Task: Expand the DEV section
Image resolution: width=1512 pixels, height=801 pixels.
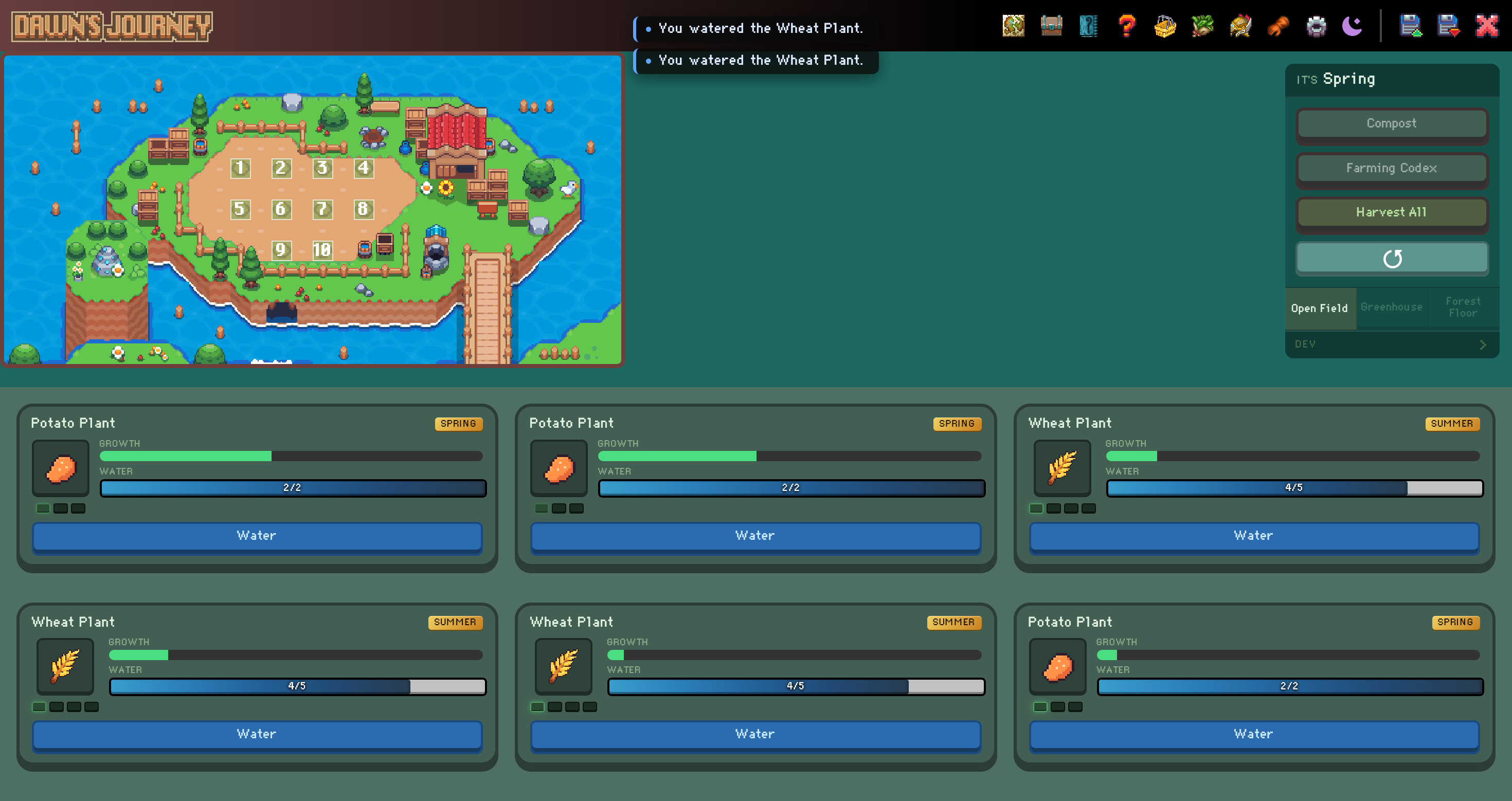Action: tap(1391, 344)
